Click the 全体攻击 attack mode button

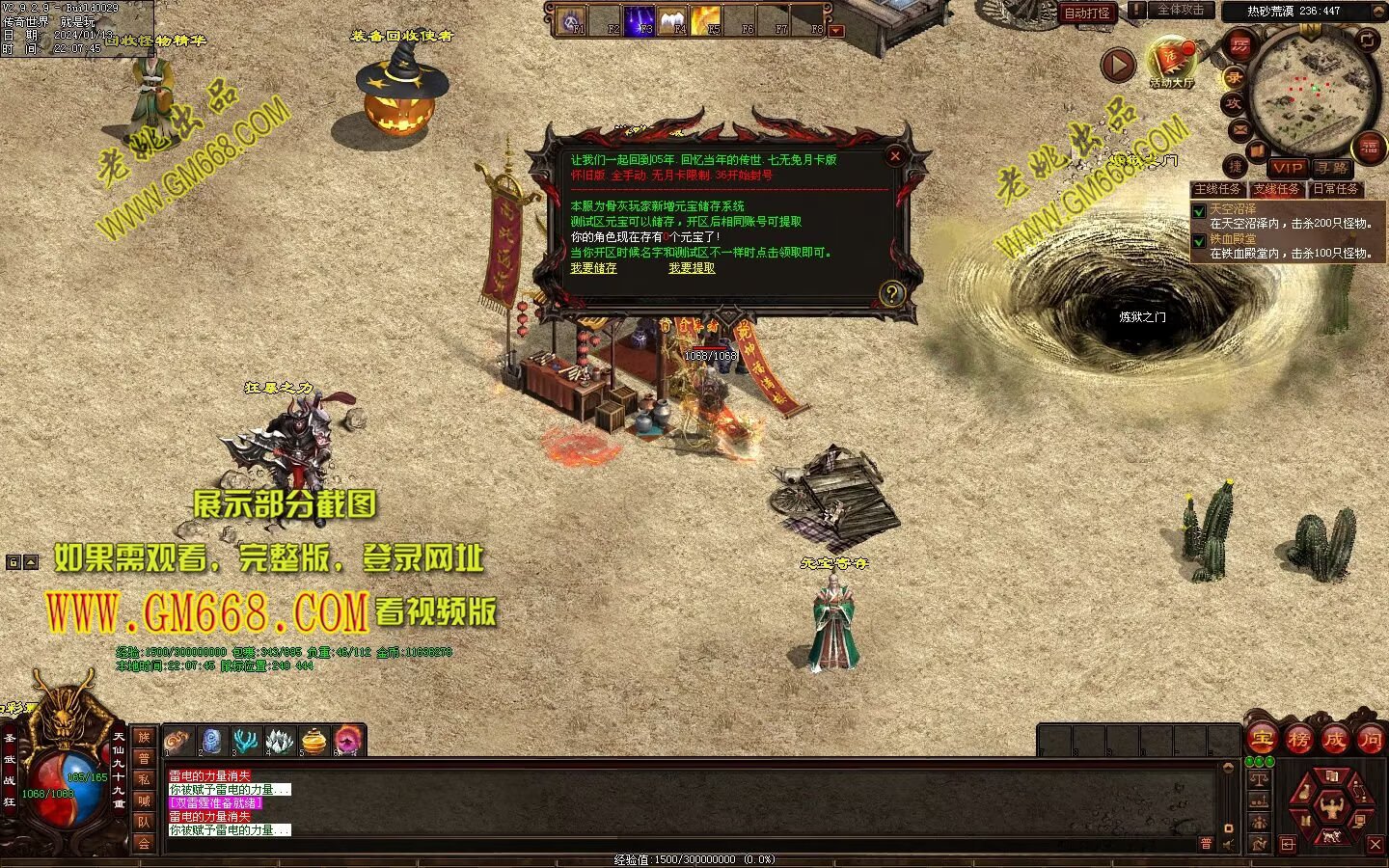(1180, 11)
